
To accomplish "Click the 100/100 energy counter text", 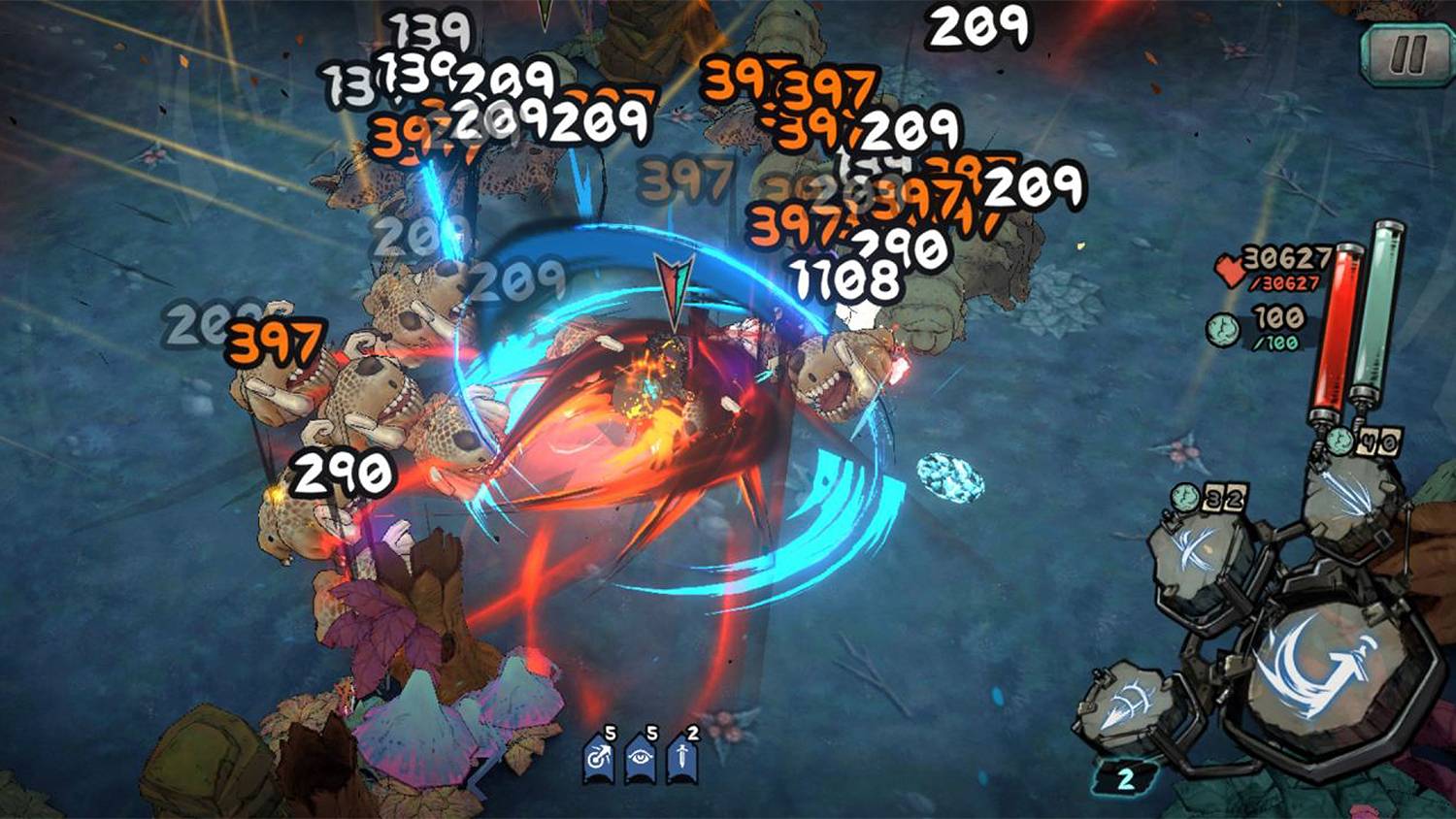I will coord(1276,327).
